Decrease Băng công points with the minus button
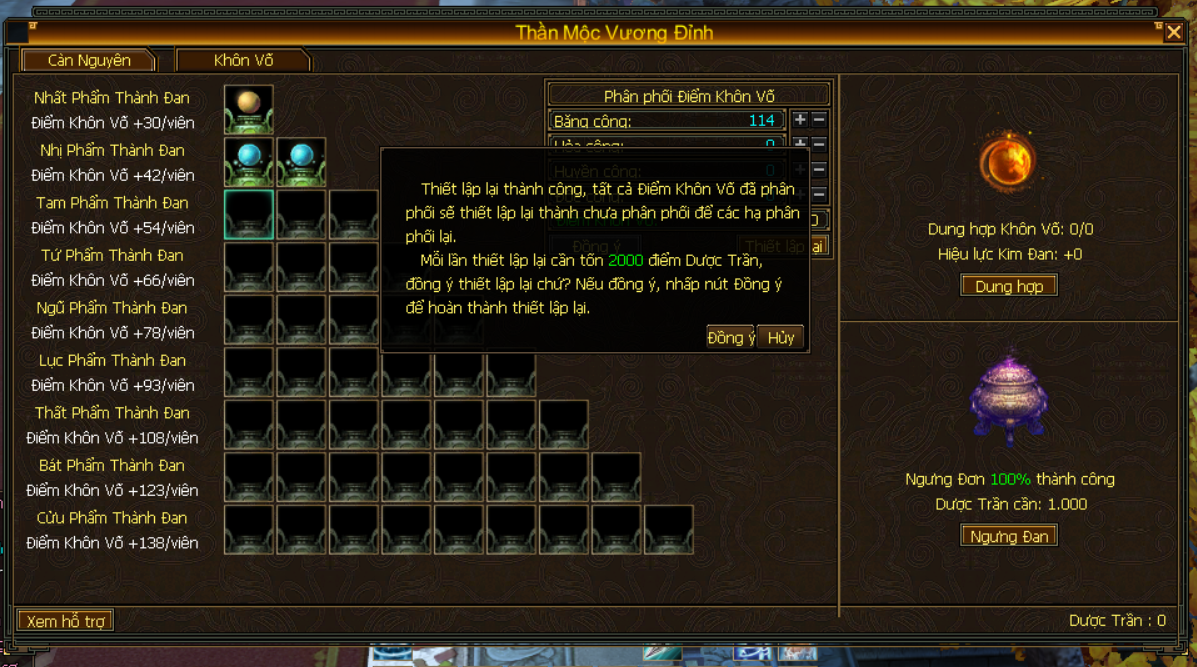 coord(819,120)
